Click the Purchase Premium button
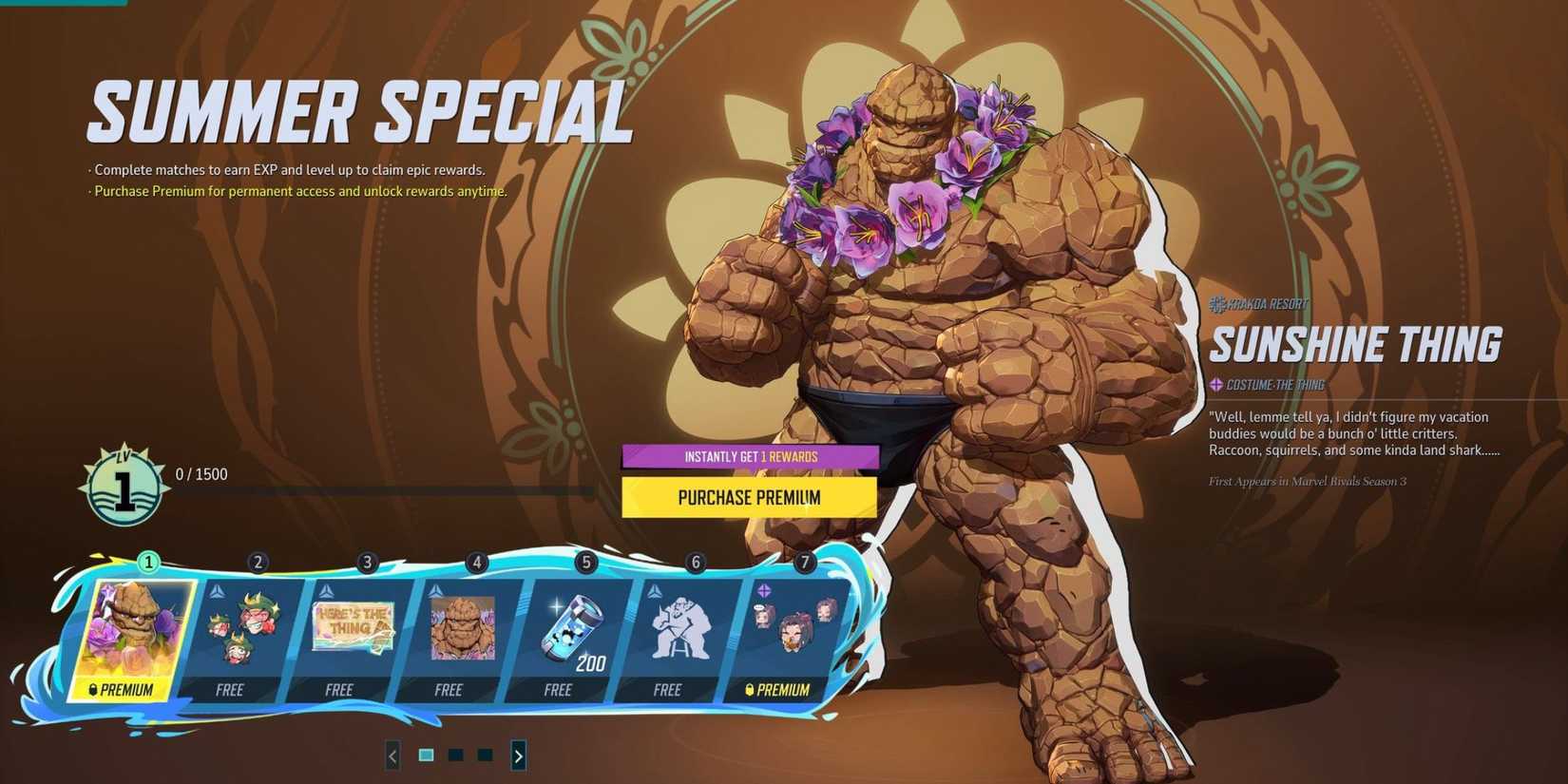Screen dimensions: 1568x784 click(x=750, y=497)
